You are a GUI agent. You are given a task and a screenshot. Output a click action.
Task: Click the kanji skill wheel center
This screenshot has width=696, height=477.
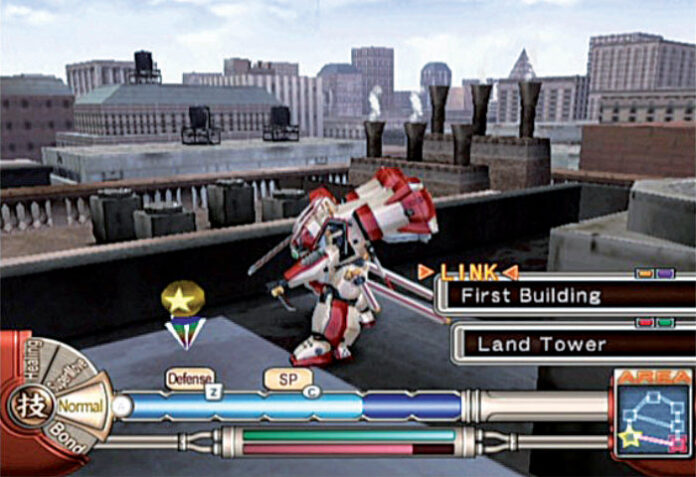tap(29, 408)
